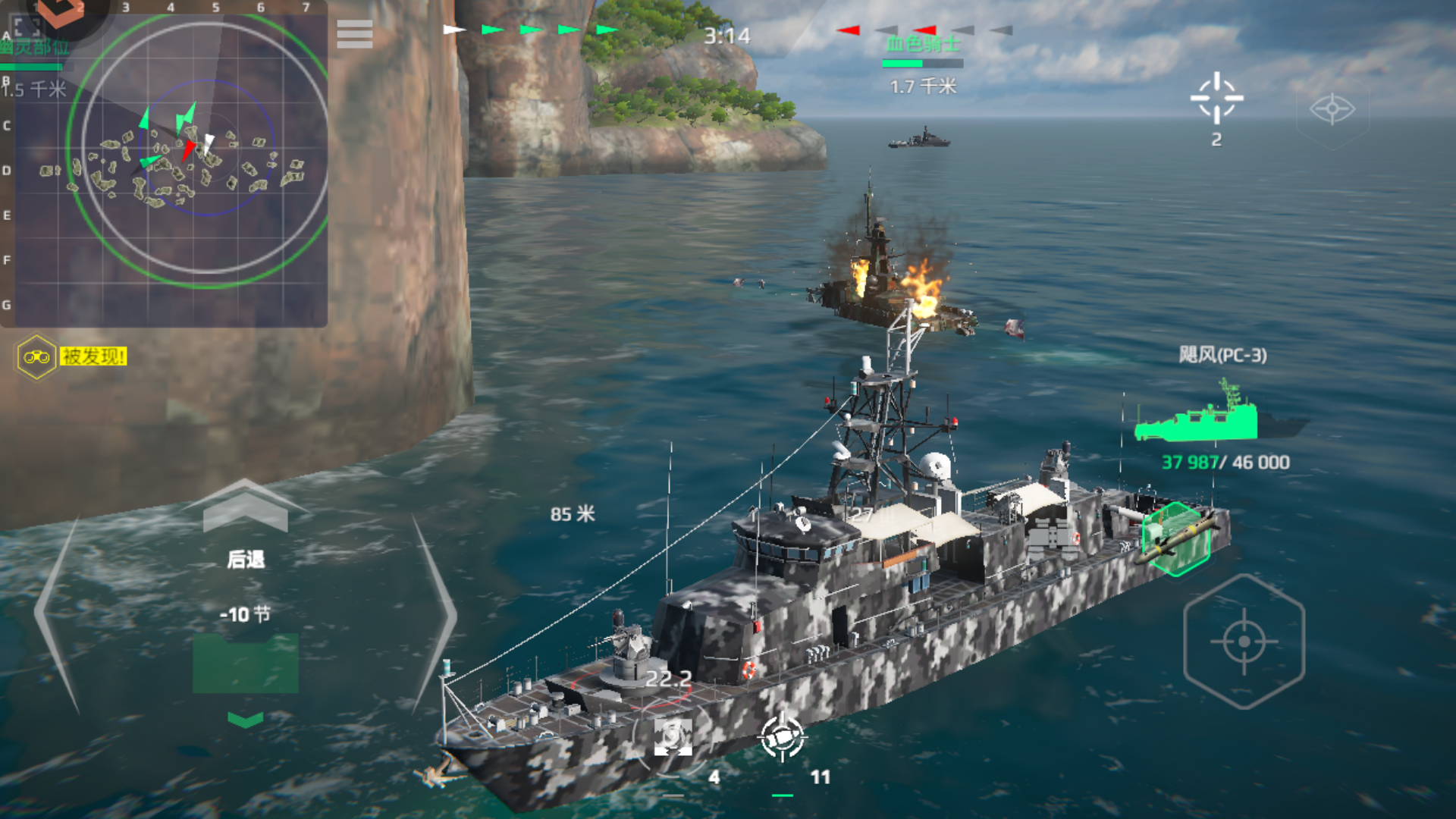
Task: Open the hamburger menu
Action: (354, 34)
